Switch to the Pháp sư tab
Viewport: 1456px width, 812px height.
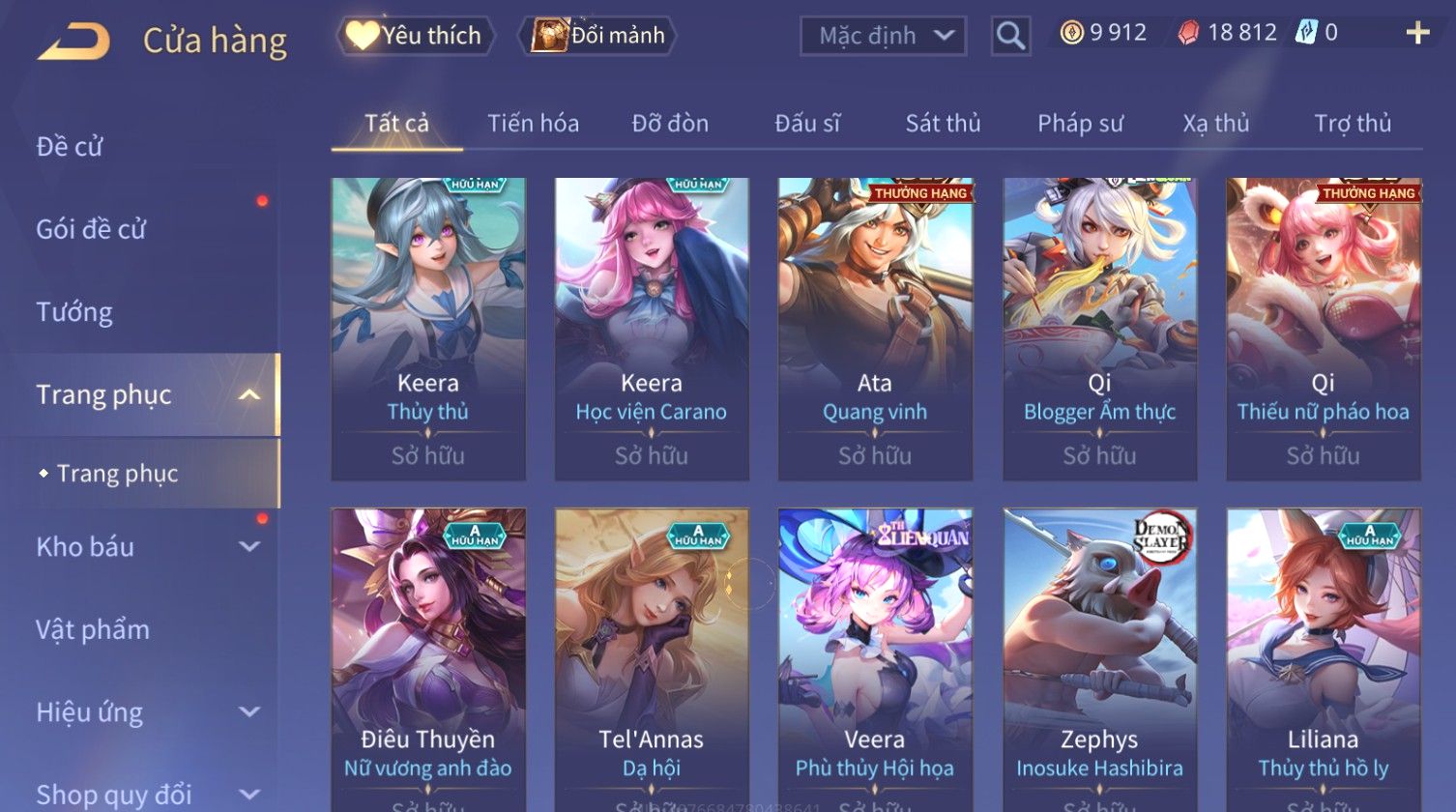[x=1080, y=124]
